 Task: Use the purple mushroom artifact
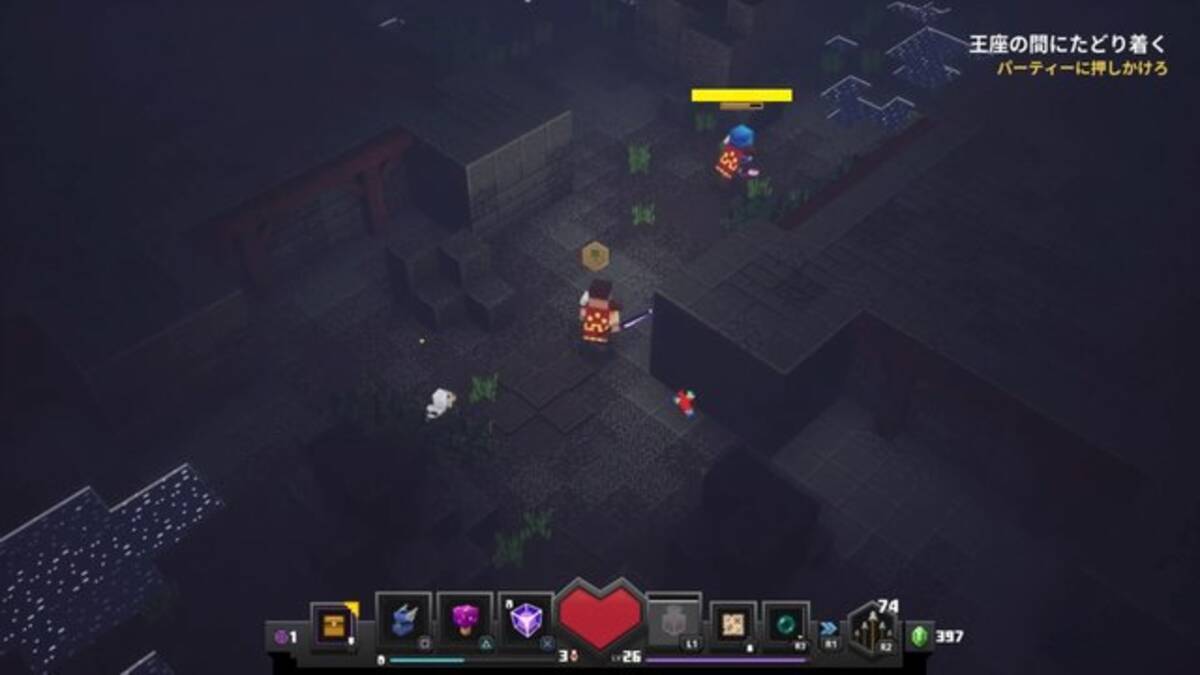(x=464, y=620)
